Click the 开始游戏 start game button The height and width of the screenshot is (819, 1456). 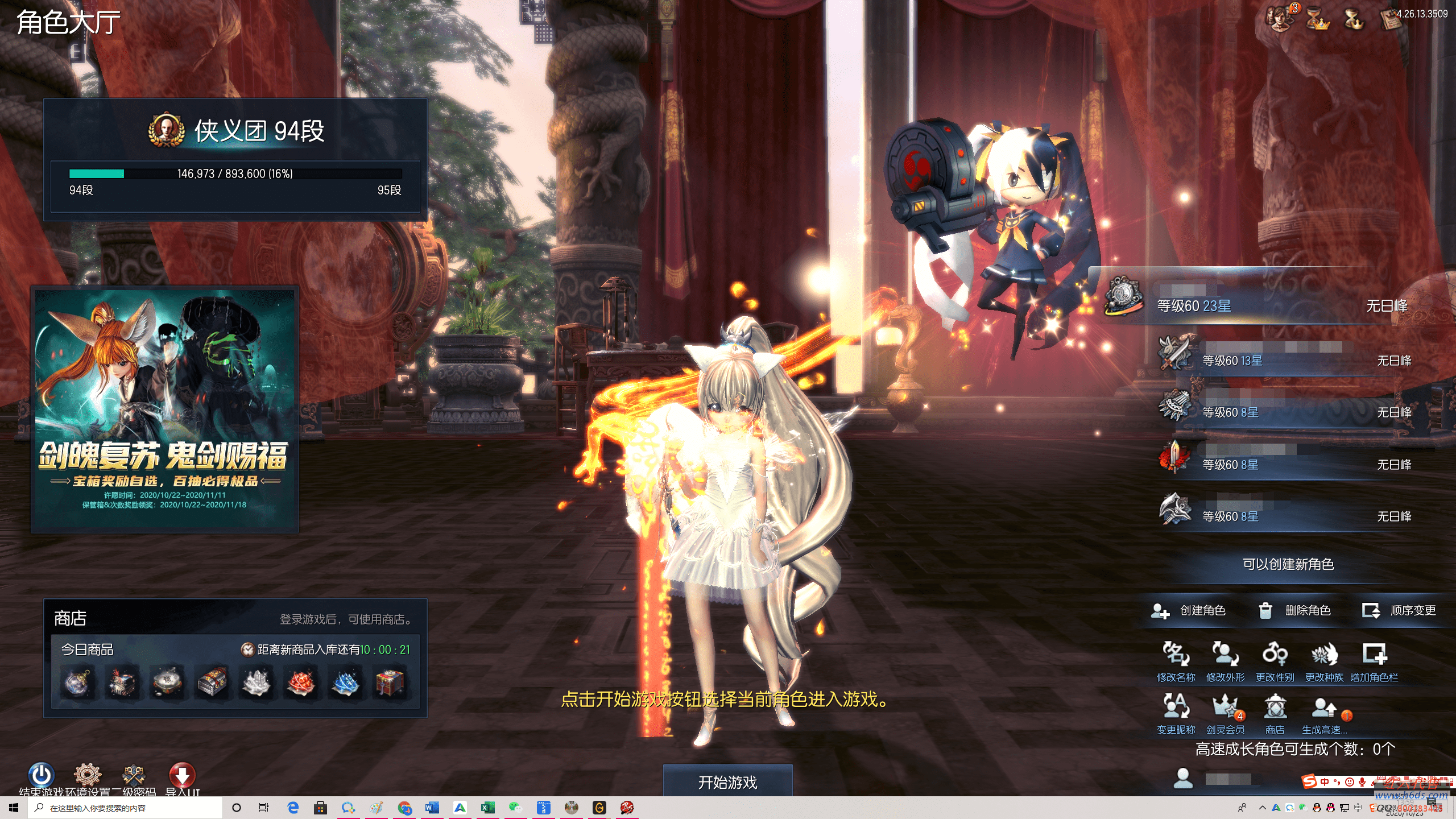[727, 782]
